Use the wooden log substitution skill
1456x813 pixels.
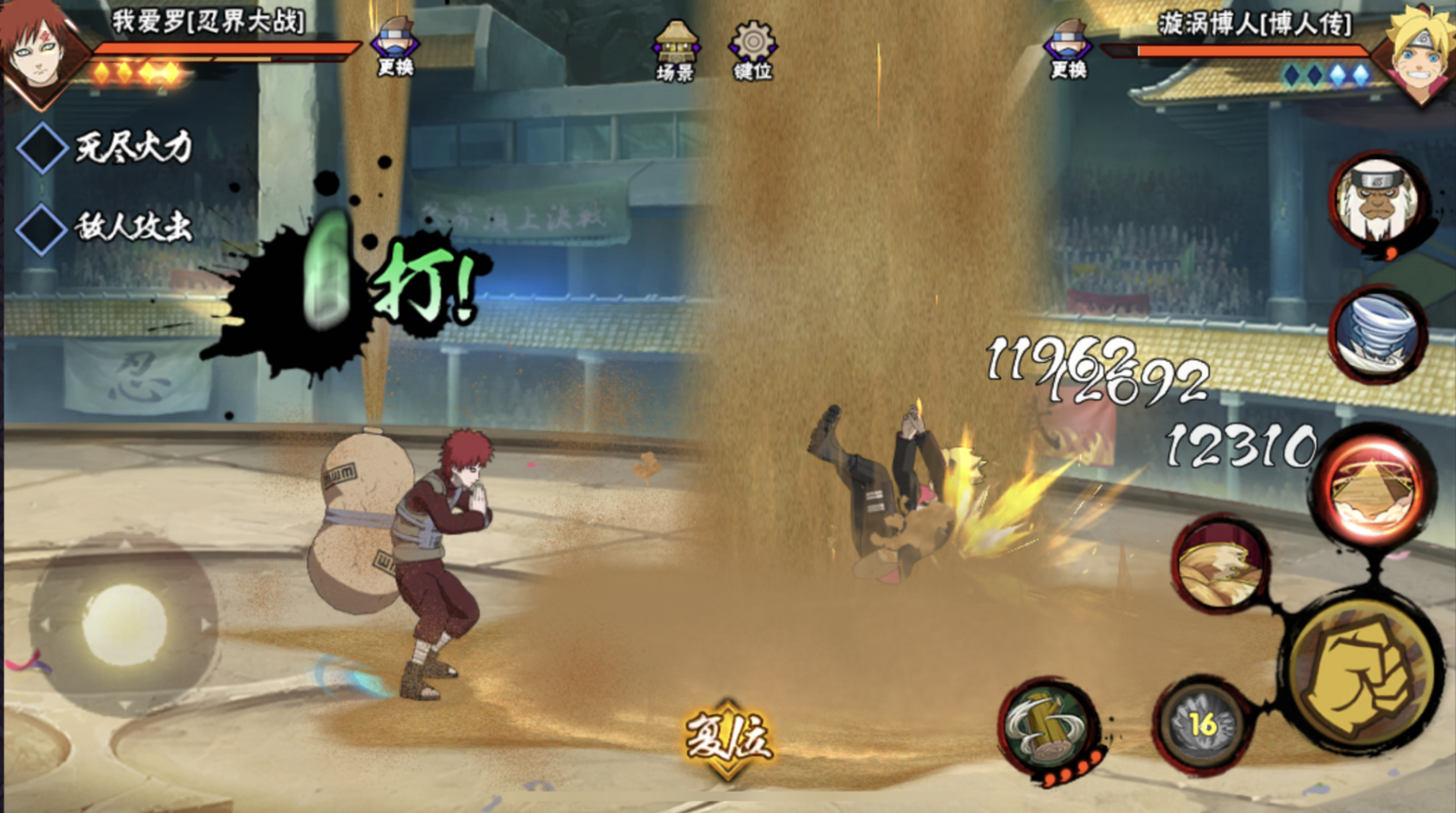(x=1048, y=727)
